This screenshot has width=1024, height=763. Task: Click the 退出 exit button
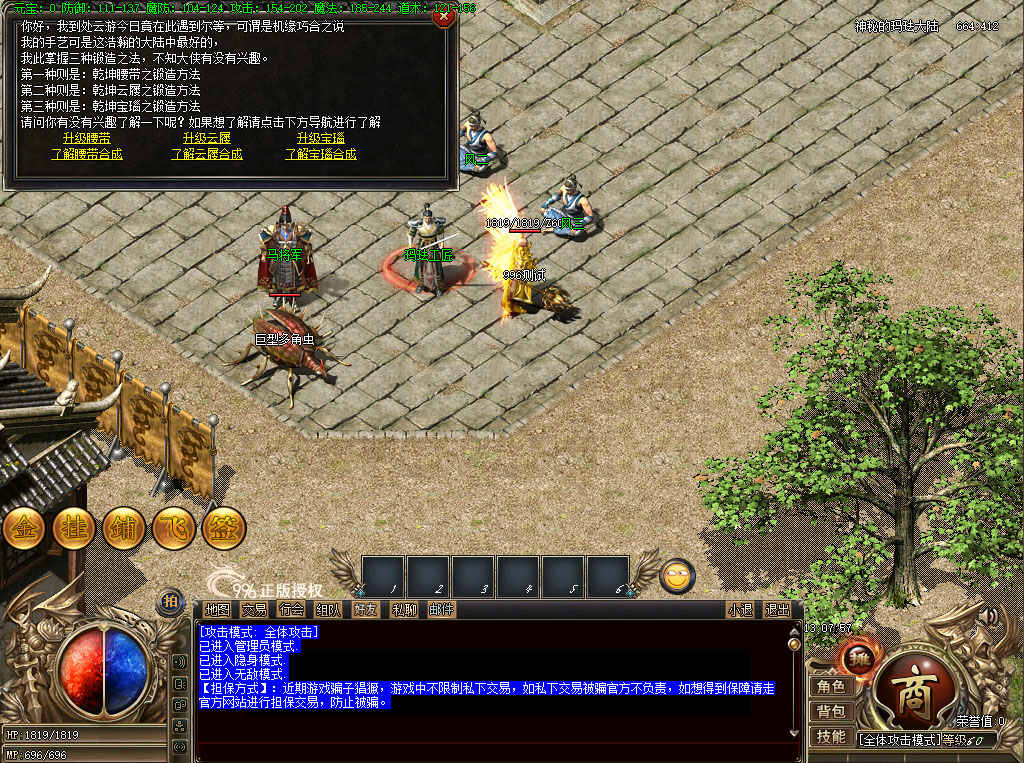click(777, 609)
